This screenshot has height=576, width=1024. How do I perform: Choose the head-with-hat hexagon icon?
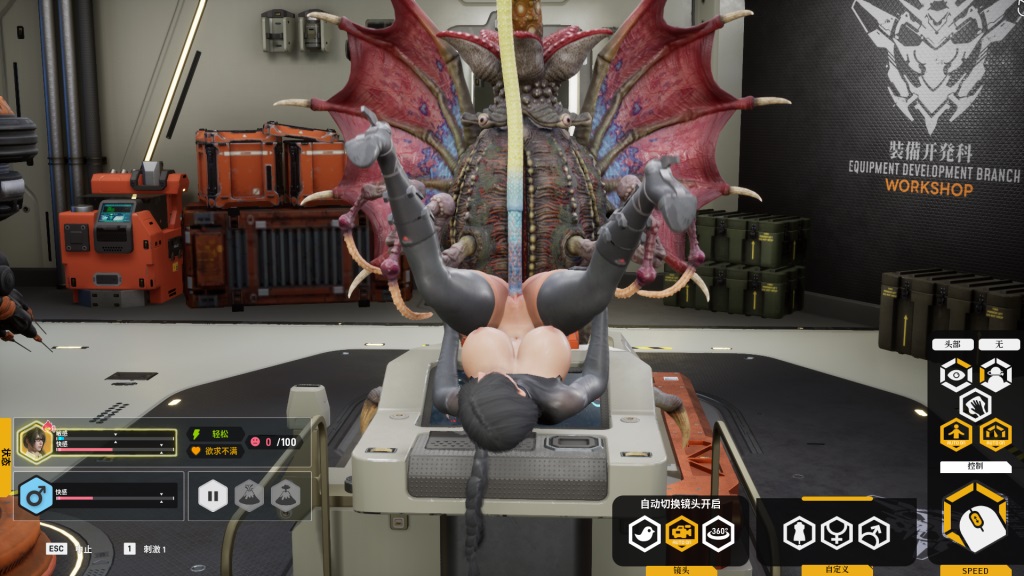pyautogui.click(x=994, y=374)
